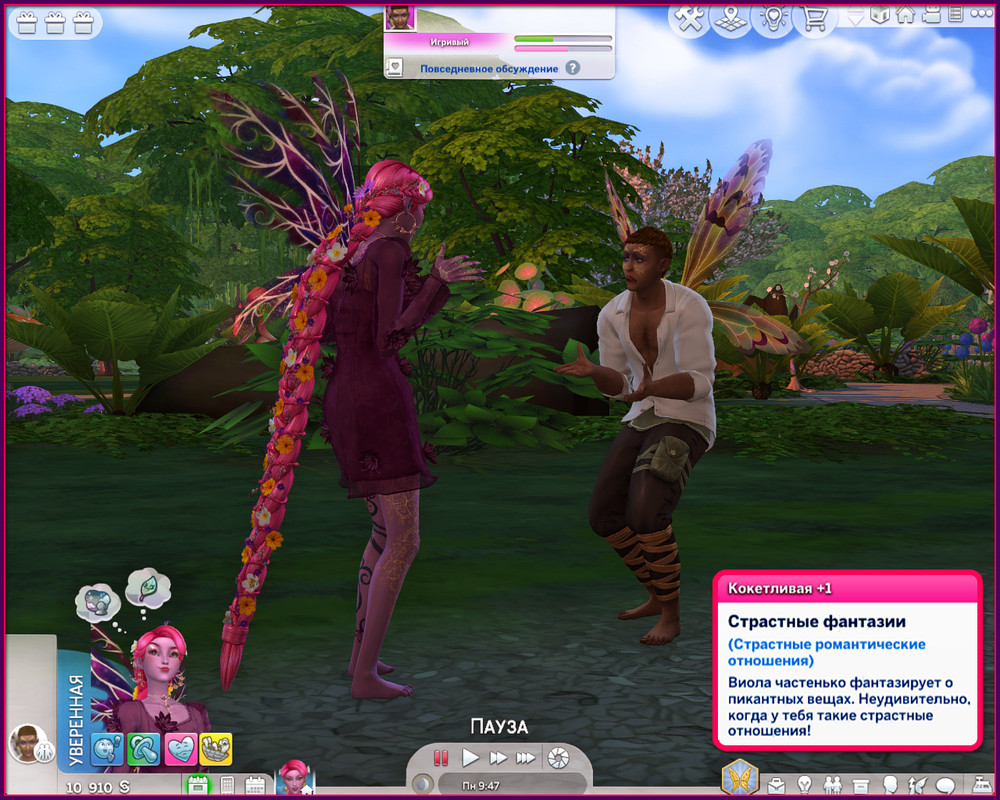The image size is (1000, 800).
Task: Open the inventory box panel
Action: (861, 783)
